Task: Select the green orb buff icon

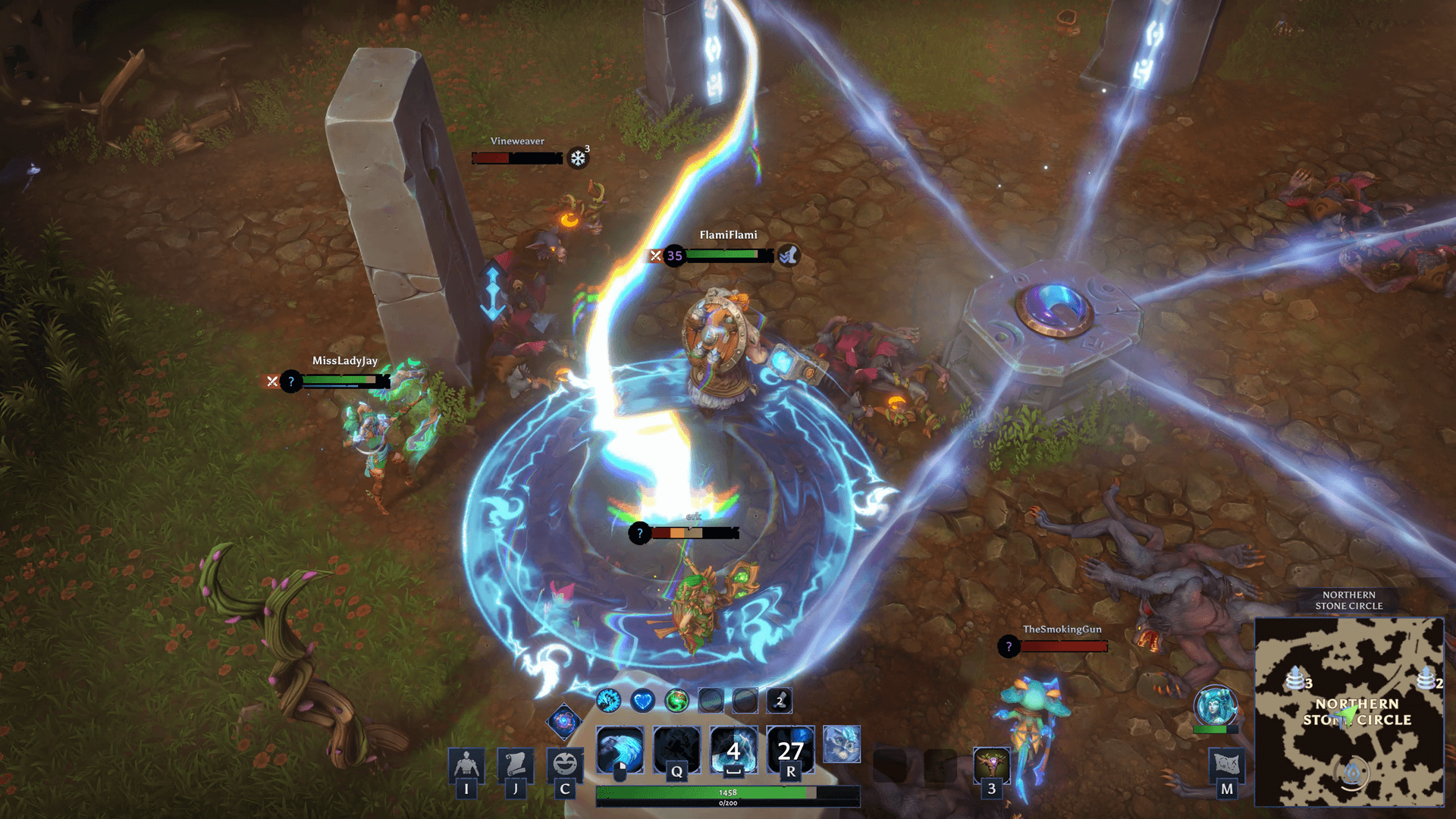Action: coord(676,701)
